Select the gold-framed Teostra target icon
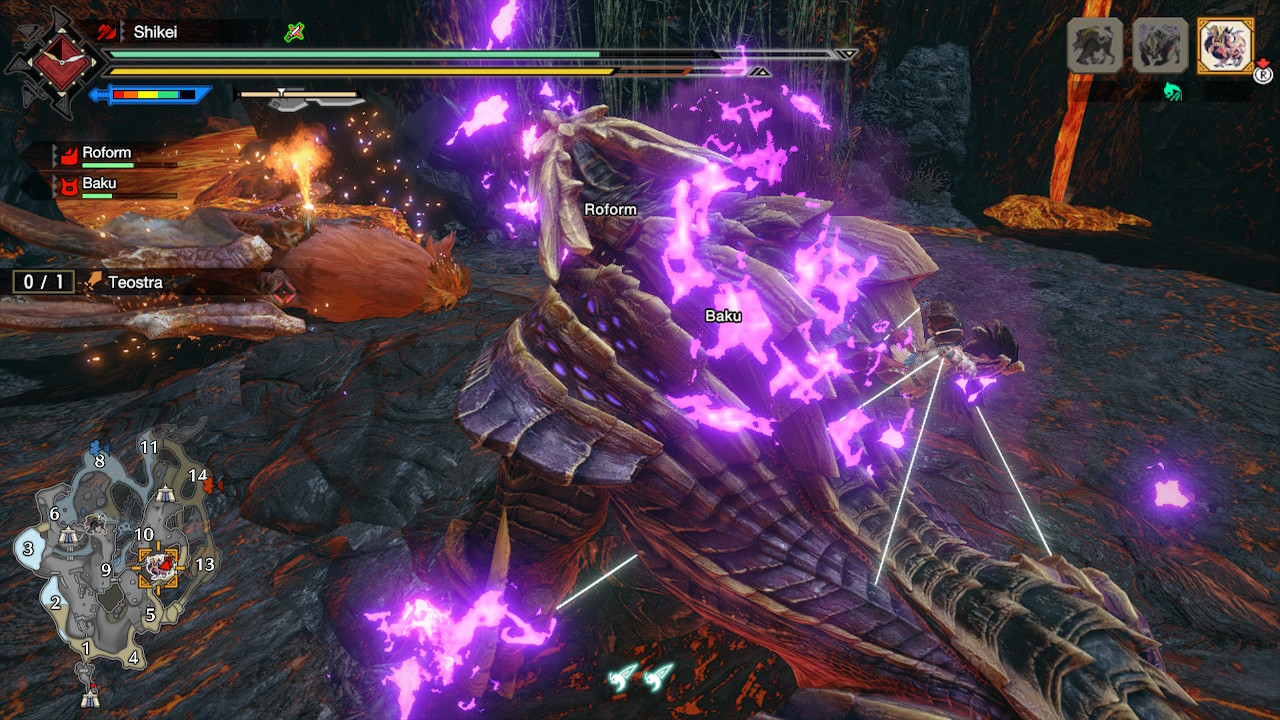The image size is (1280, 720). [x=1225, y=46]
